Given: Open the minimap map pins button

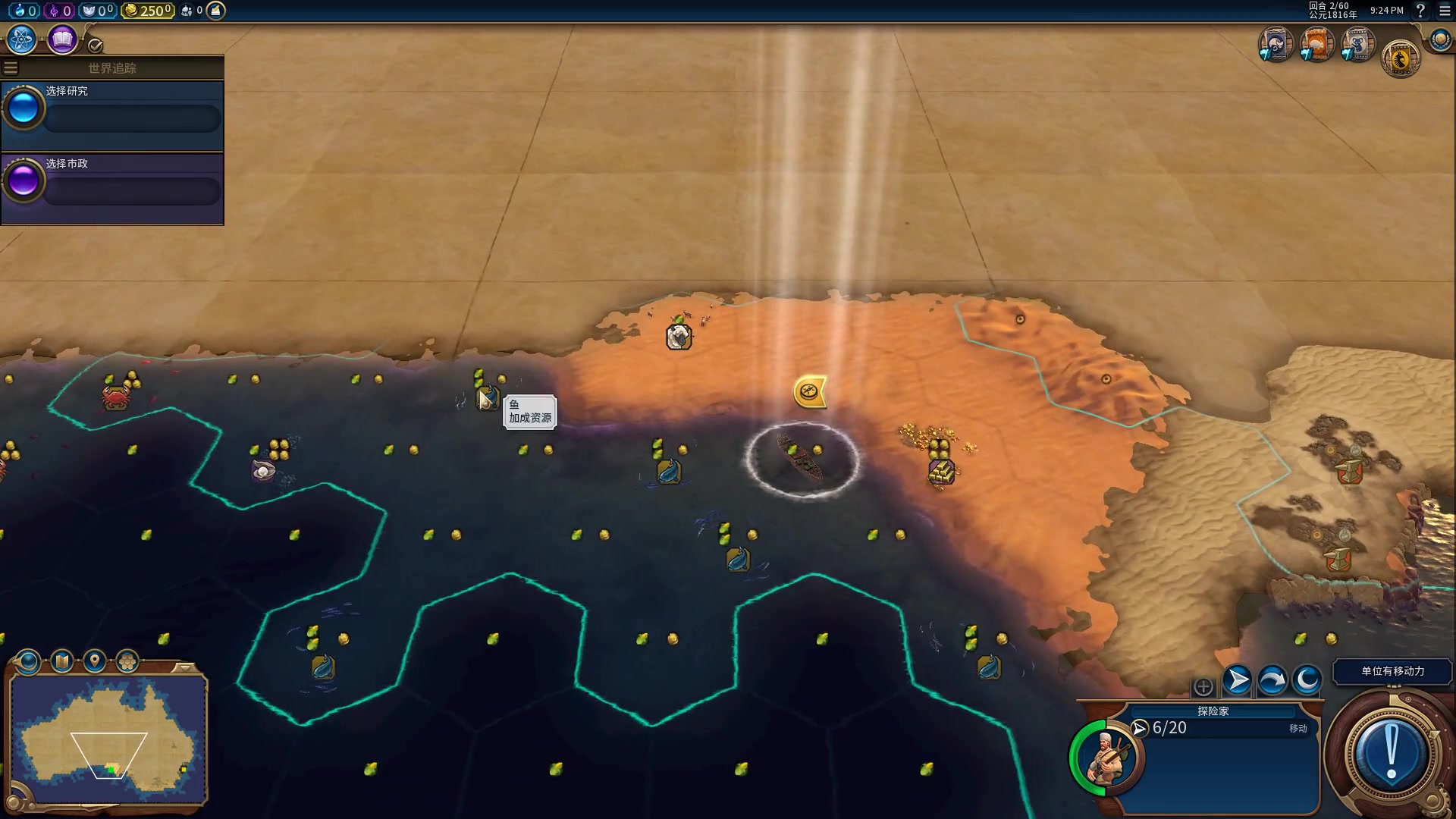Looking at the screenshot, I should (x=94, y=661).
